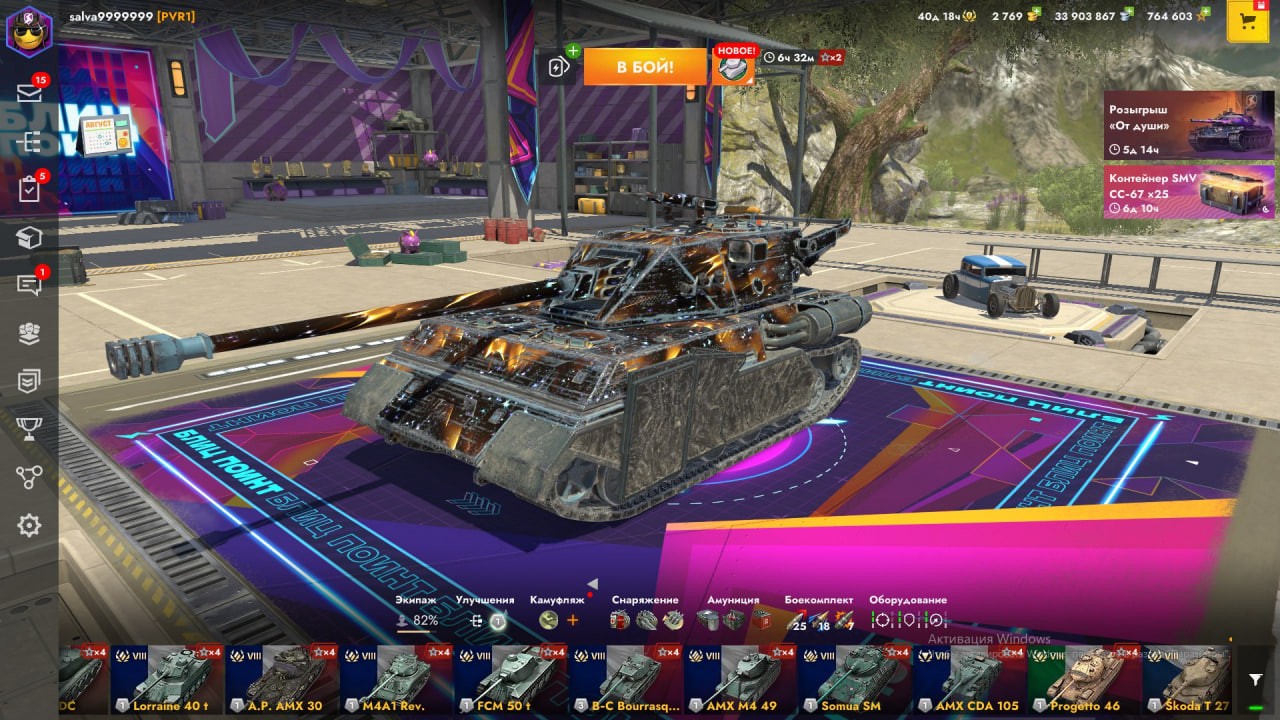The image size is (1280, 720).
Task: Choose the Somua SM tank
Action: [855, 680]
